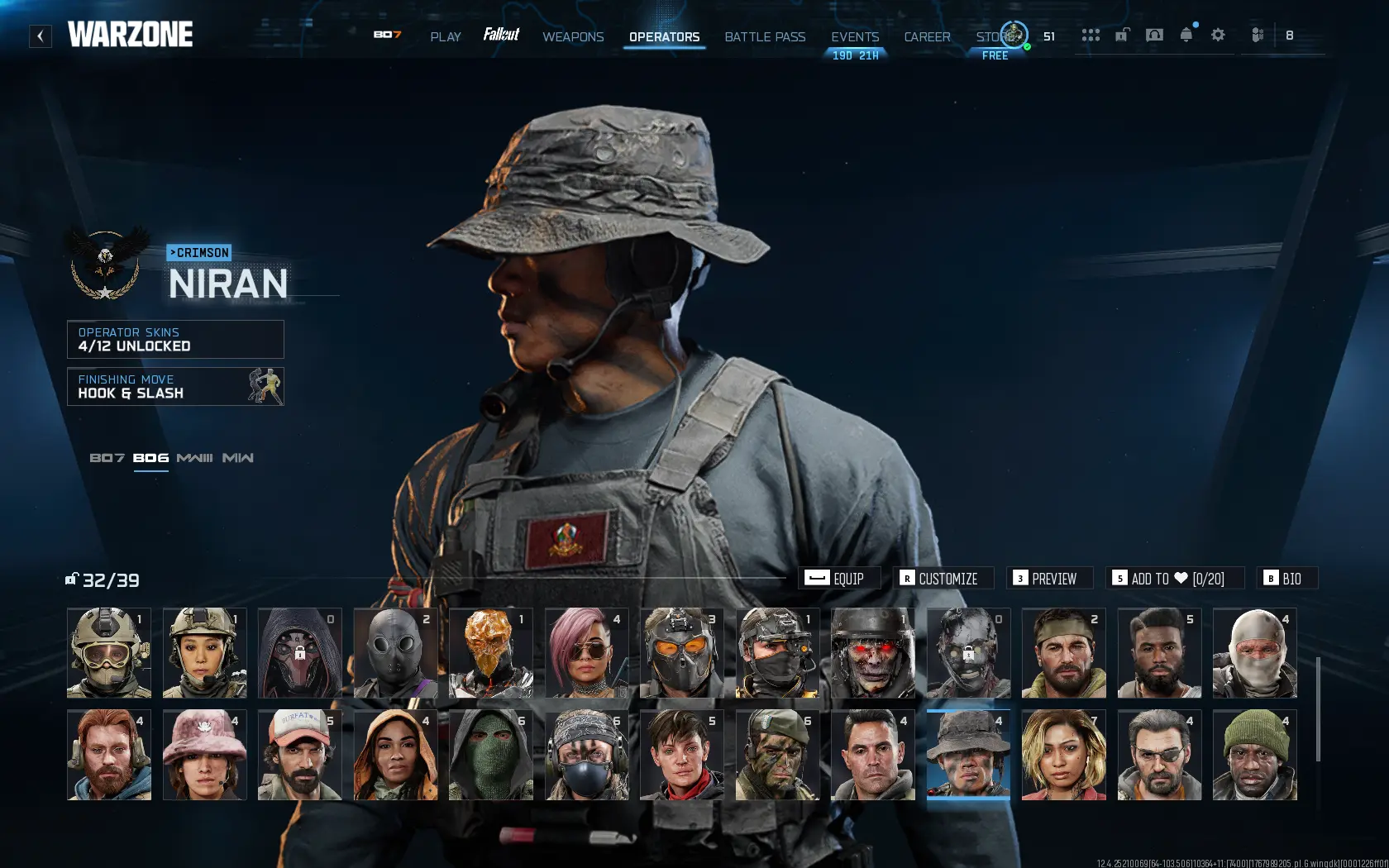Open the voice chat headset panel

[1154, 35]
